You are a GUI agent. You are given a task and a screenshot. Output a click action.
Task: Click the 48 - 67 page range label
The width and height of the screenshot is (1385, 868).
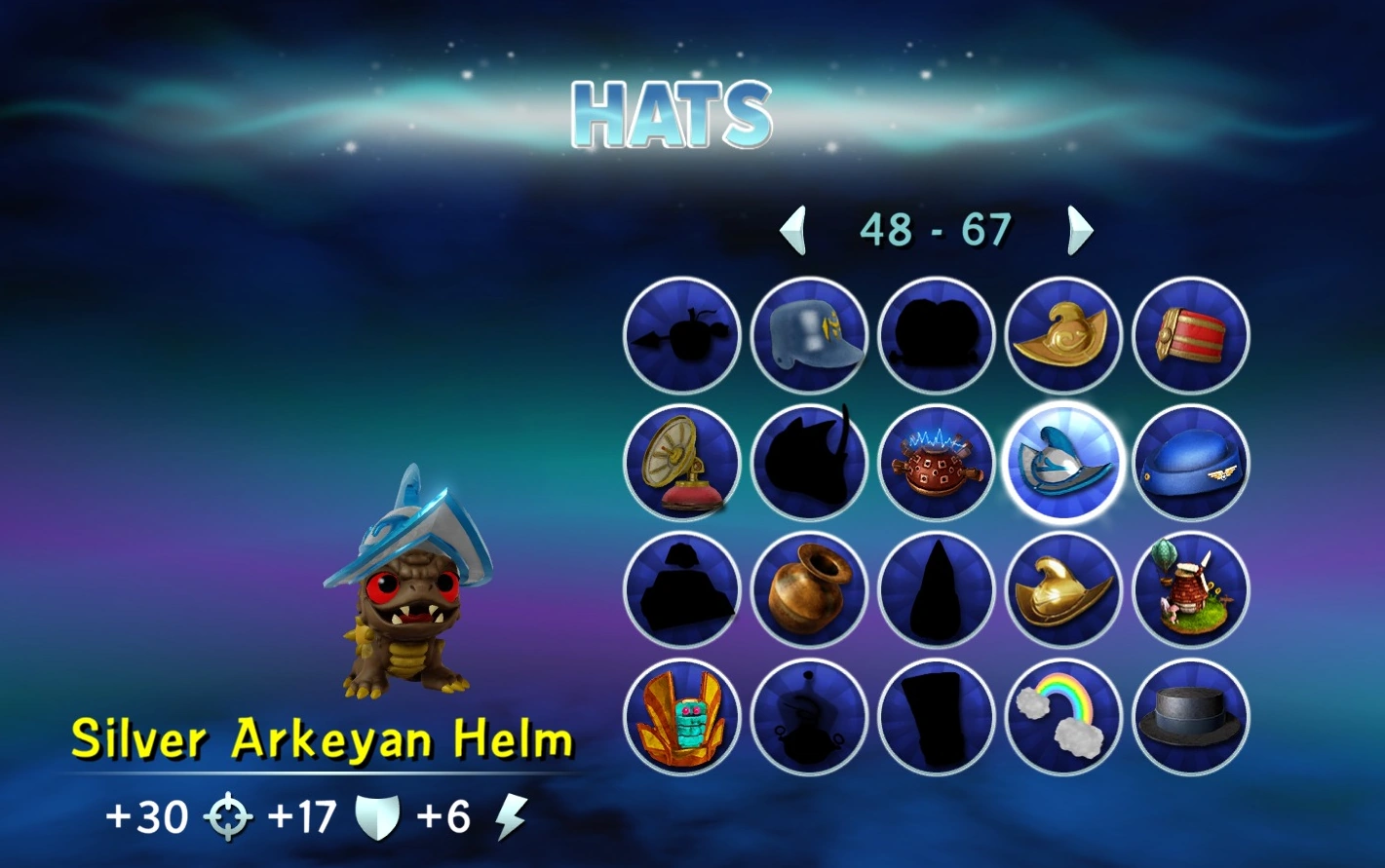click(x=937, y=228)
